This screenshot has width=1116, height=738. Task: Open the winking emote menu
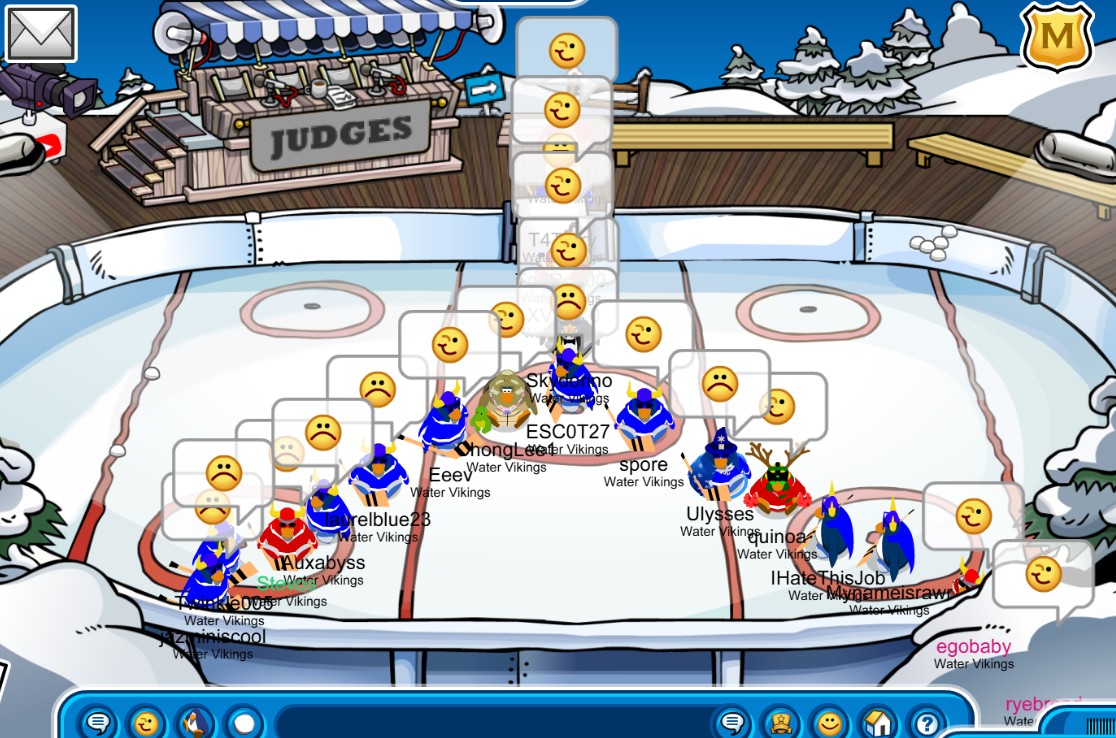(148, 722)
